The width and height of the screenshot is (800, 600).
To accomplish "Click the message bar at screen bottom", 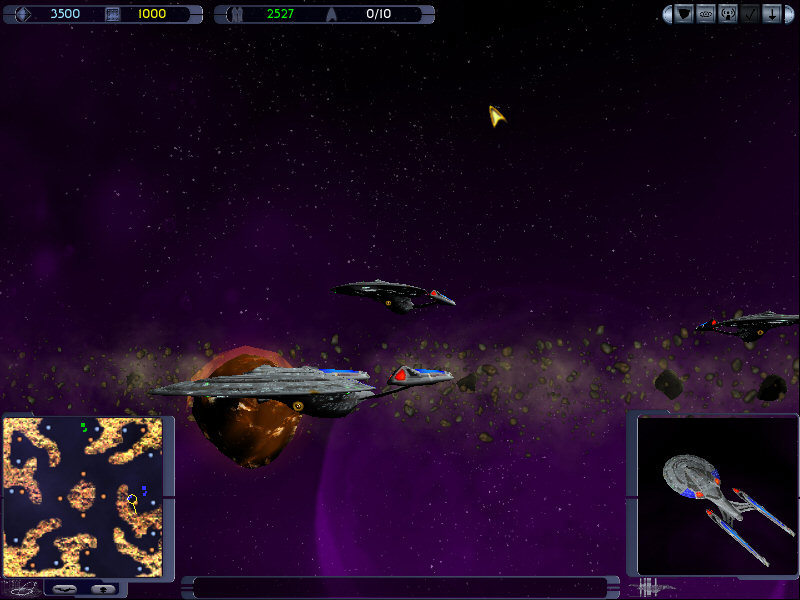I will (400, 587).
